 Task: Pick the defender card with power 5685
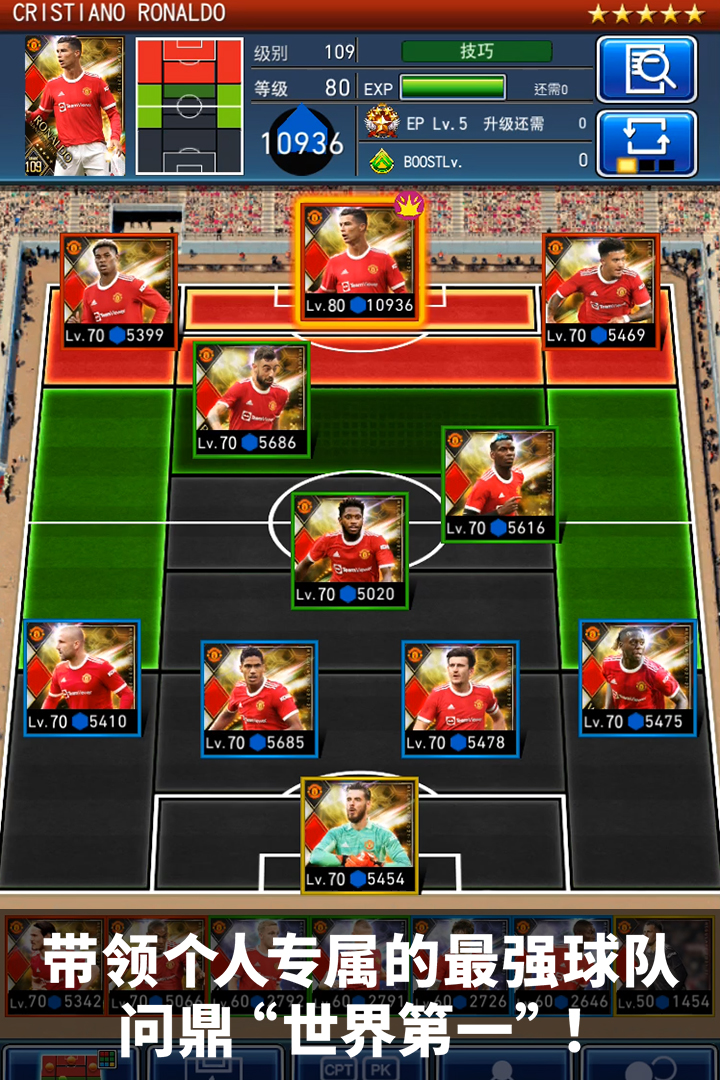tap(259, 699)
